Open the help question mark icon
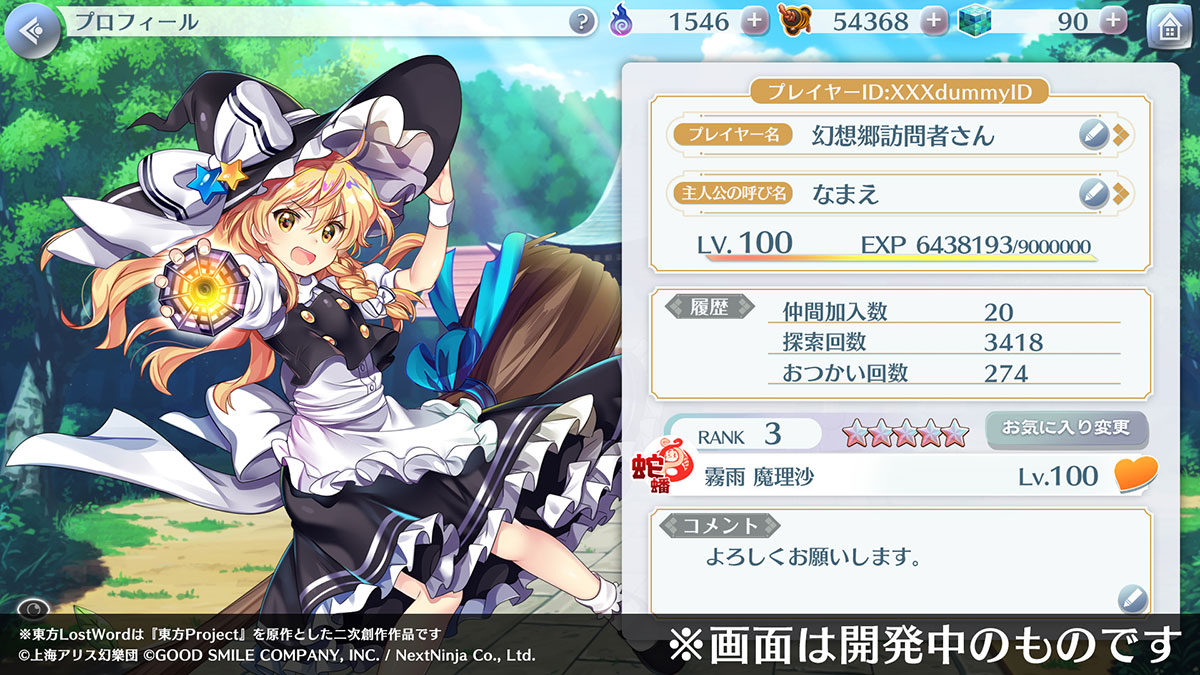Screen dimensions: 1200x675 click(582, 21)
